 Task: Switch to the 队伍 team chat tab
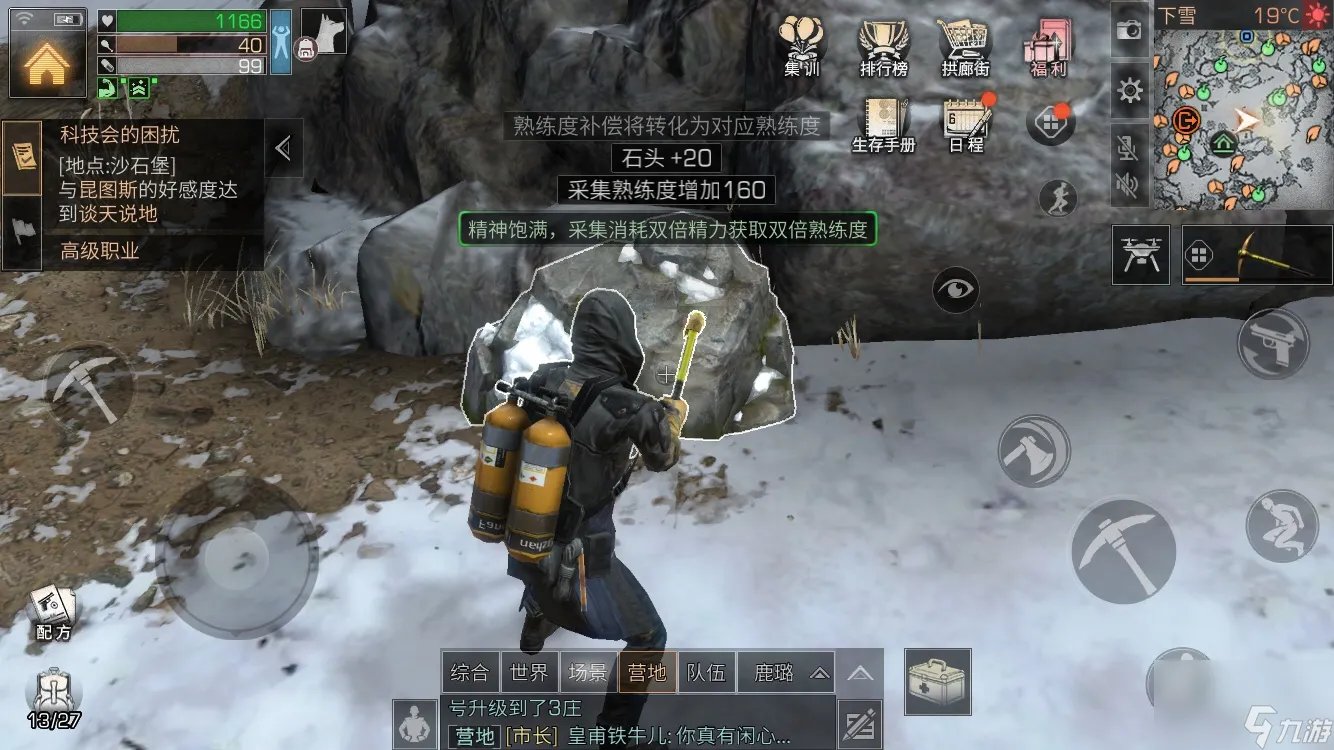[706, 673]
